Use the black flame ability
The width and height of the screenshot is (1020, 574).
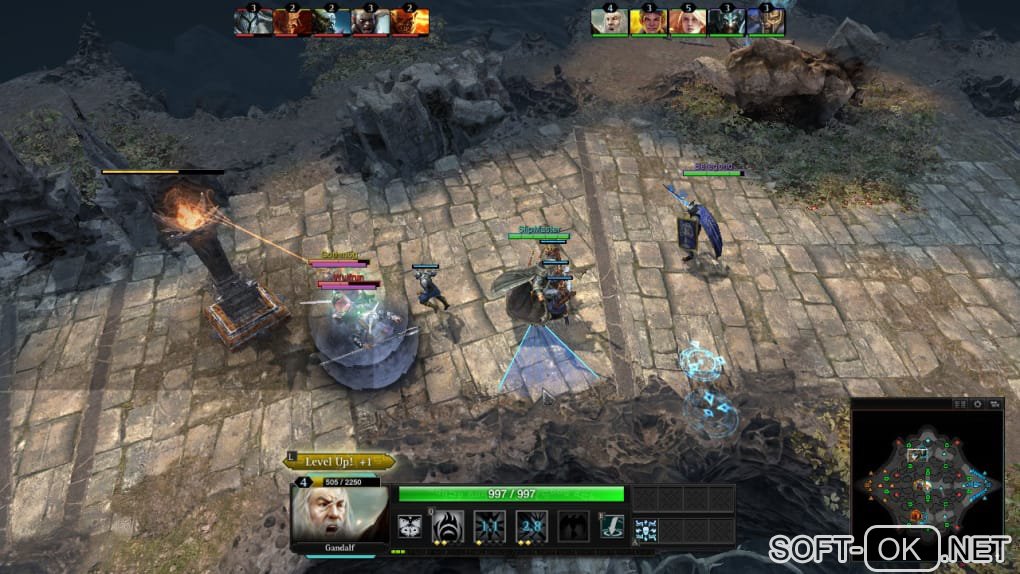coord(447,527)
